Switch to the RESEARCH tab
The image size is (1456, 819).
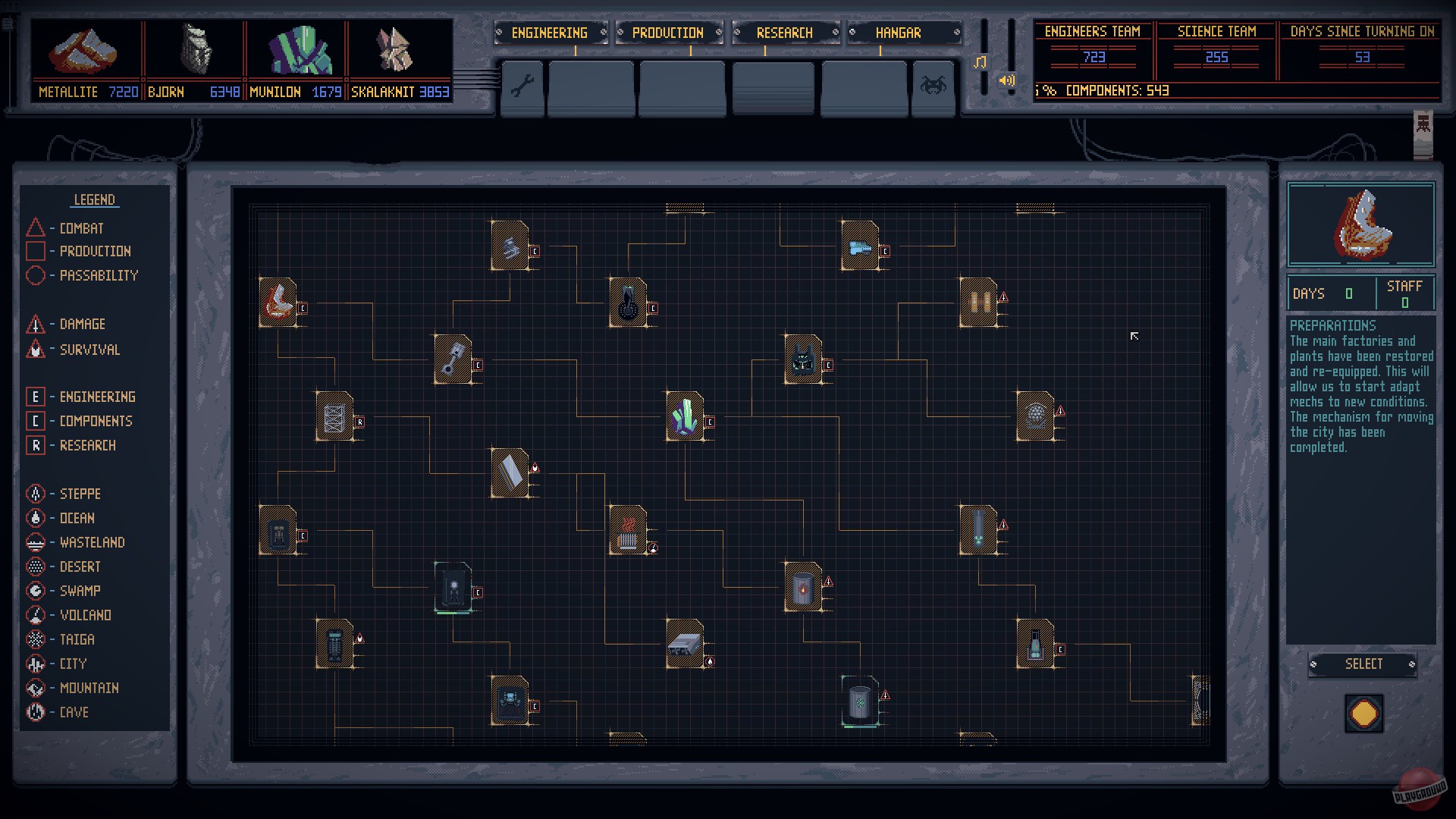(784, 33)
